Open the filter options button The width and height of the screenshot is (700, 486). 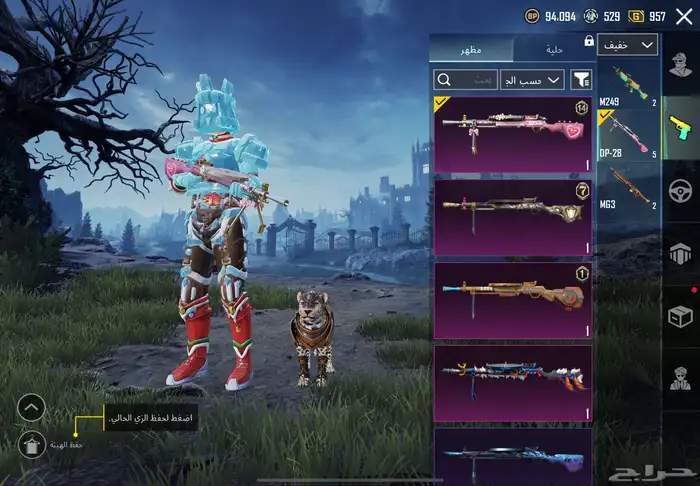tap(581, 79)
